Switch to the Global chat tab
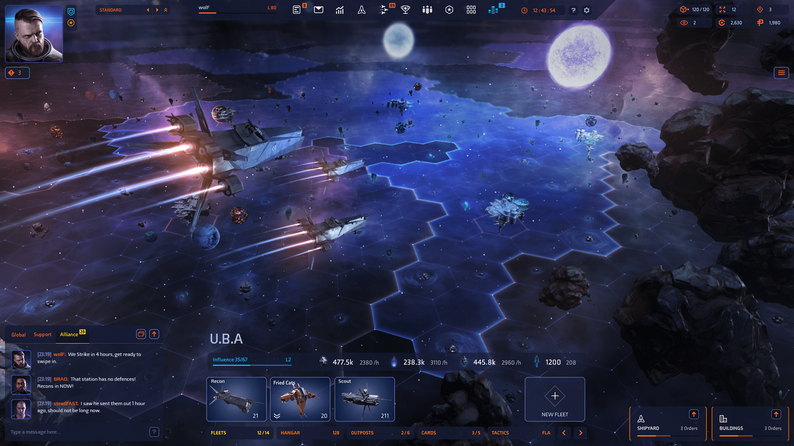This screenshot has width=794, height=446. coord(18,334)
